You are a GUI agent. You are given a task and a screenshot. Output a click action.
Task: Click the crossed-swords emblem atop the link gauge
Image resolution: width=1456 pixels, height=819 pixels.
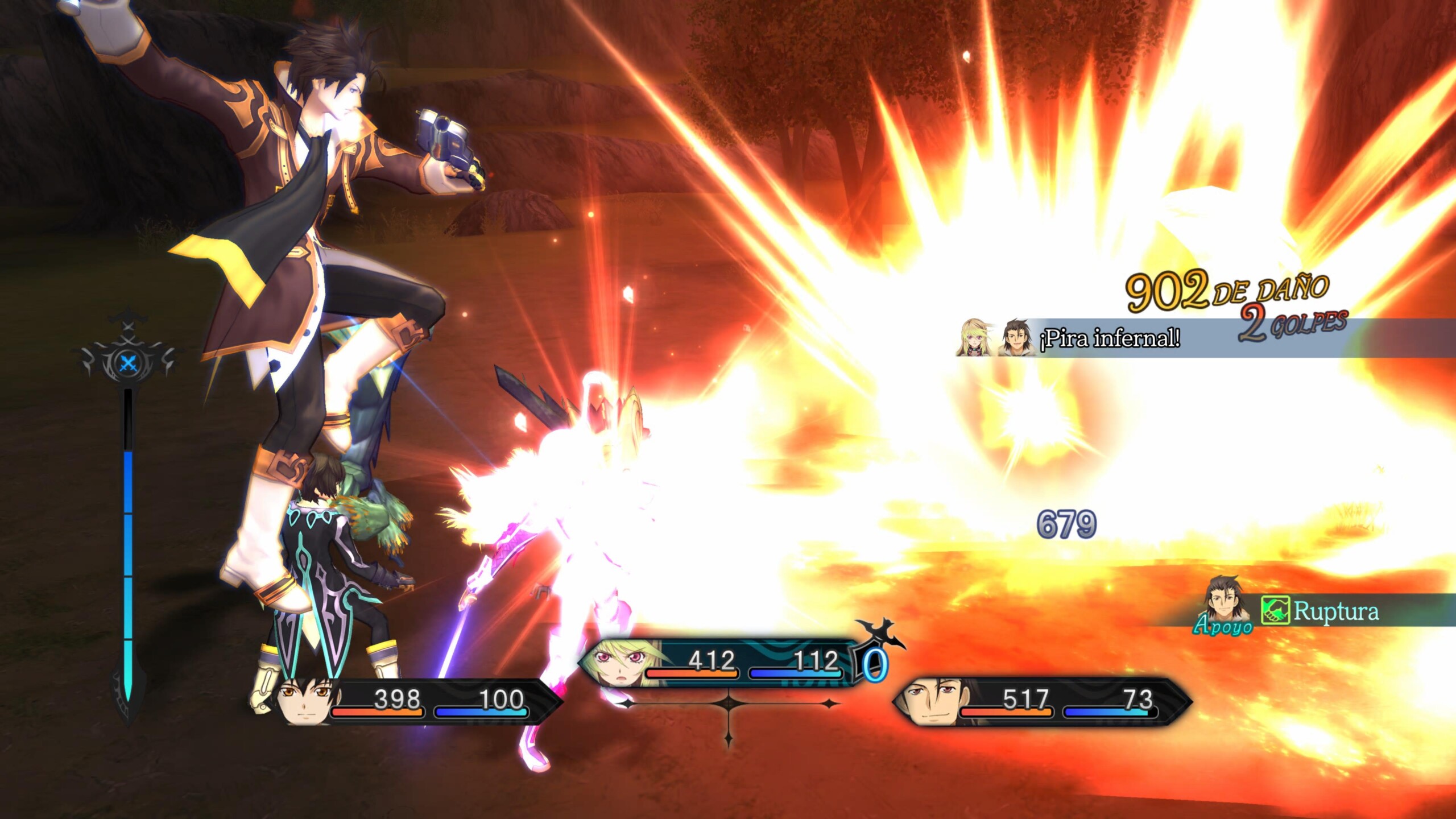coord(128,362)
